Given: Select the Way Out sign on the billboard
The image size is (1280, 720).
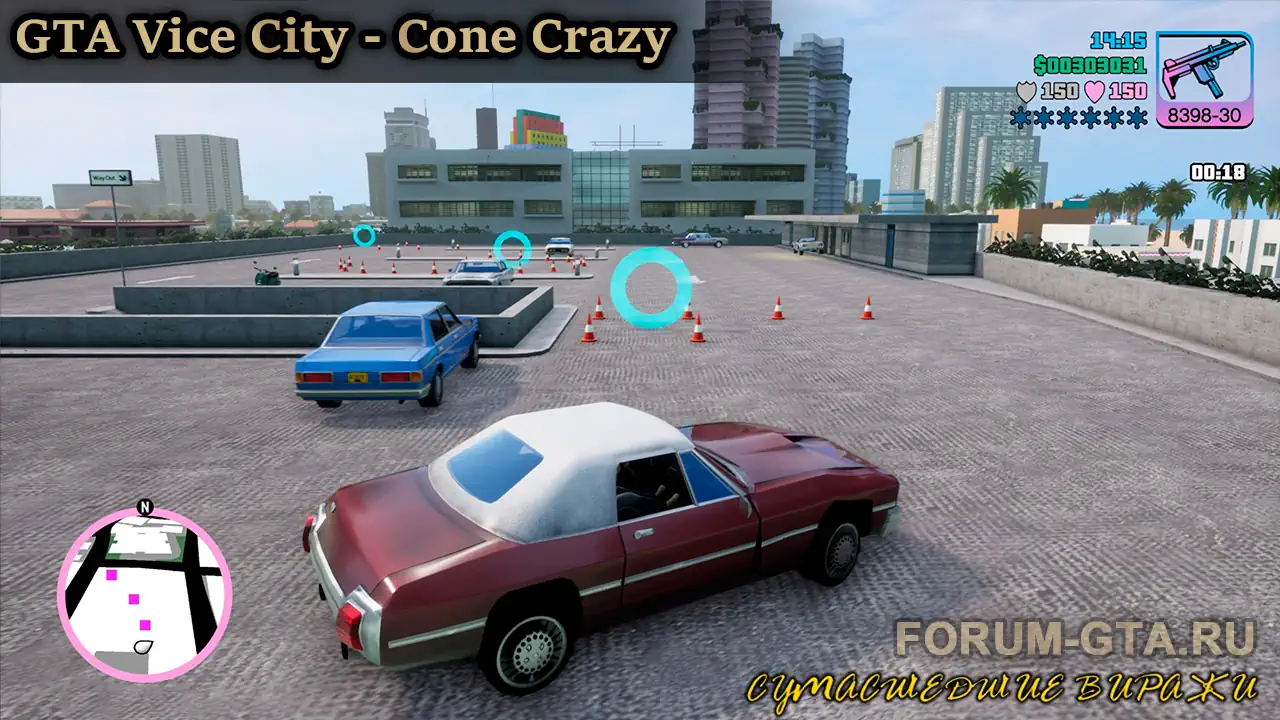Looking at the screenshot, I should (109, 177).
